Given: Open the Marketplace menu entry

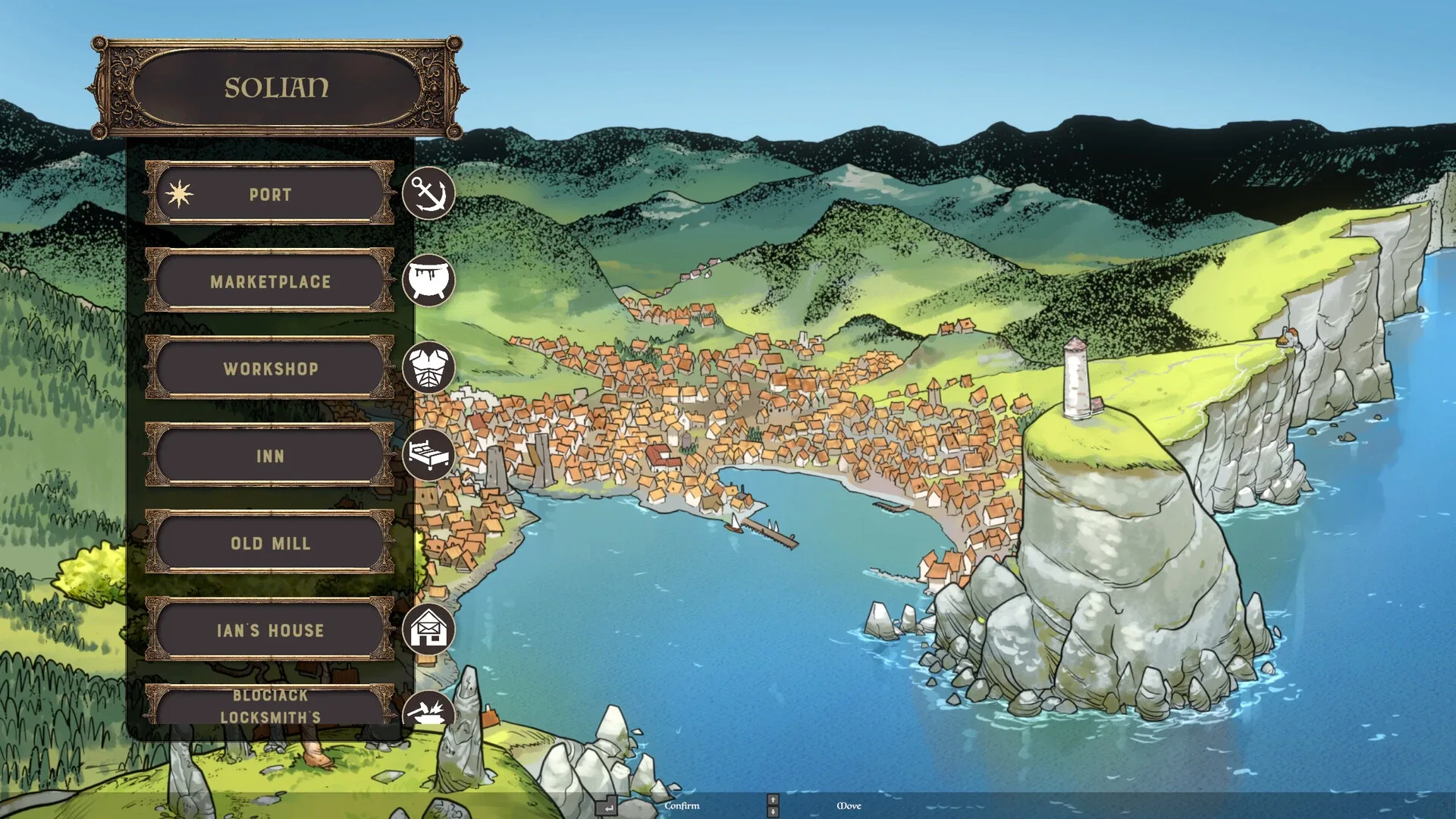Looking at the screenshot, I should tap(270, 281).
